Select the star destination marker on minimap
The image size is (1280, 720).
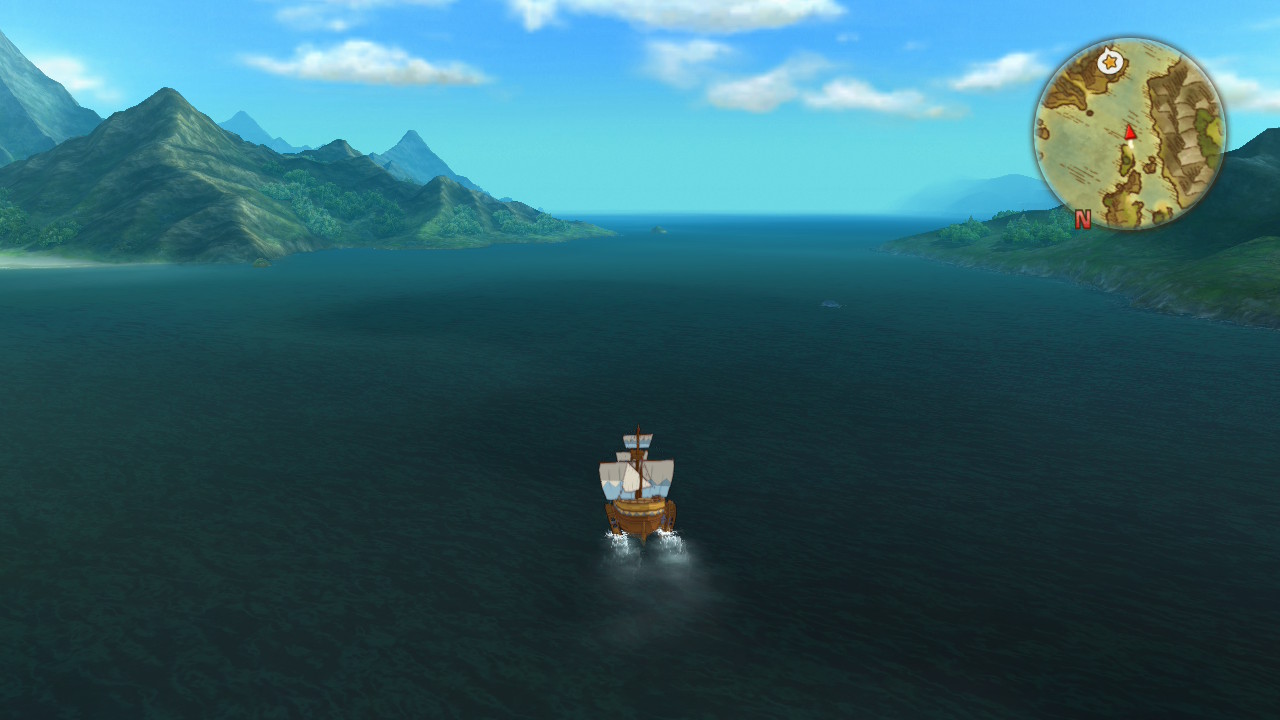[1108, 62]
